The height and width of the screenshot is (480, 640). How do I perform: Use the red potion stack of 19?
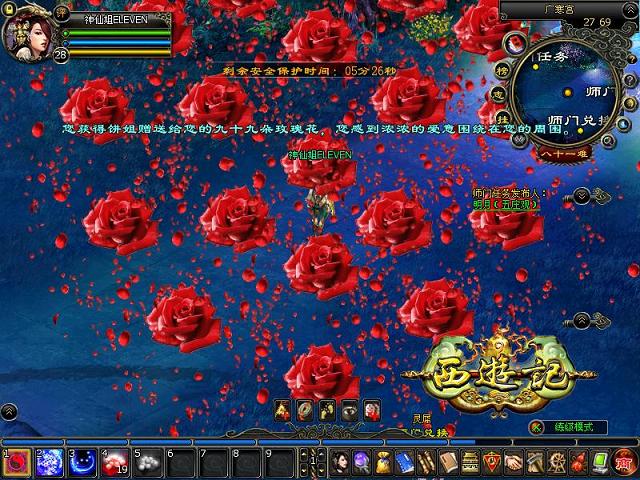click(115, 462)
